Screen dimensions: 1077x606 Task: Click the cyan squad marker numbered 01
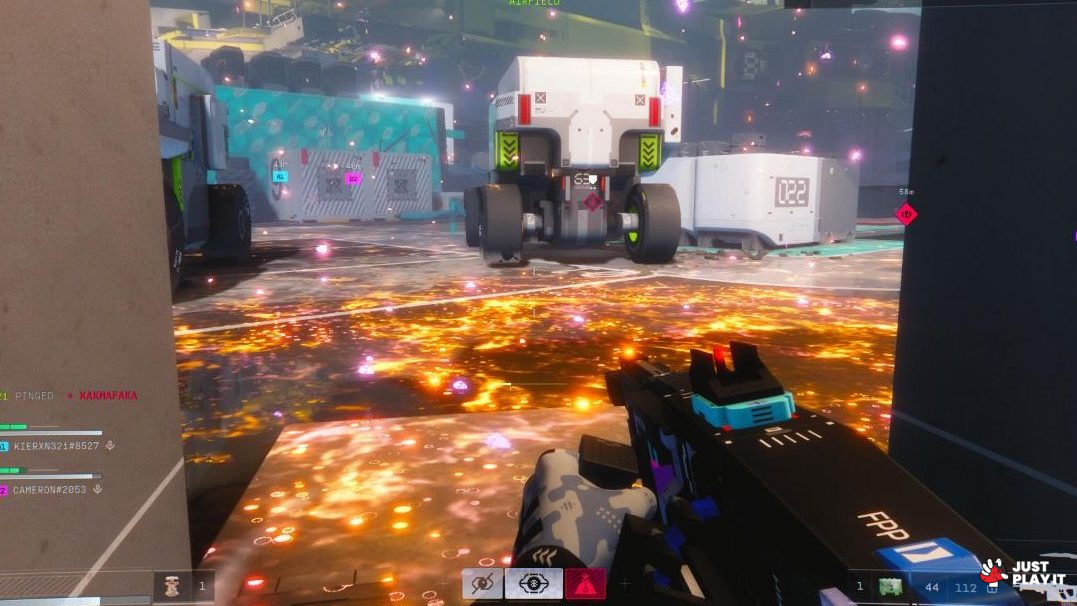point(279,176)
